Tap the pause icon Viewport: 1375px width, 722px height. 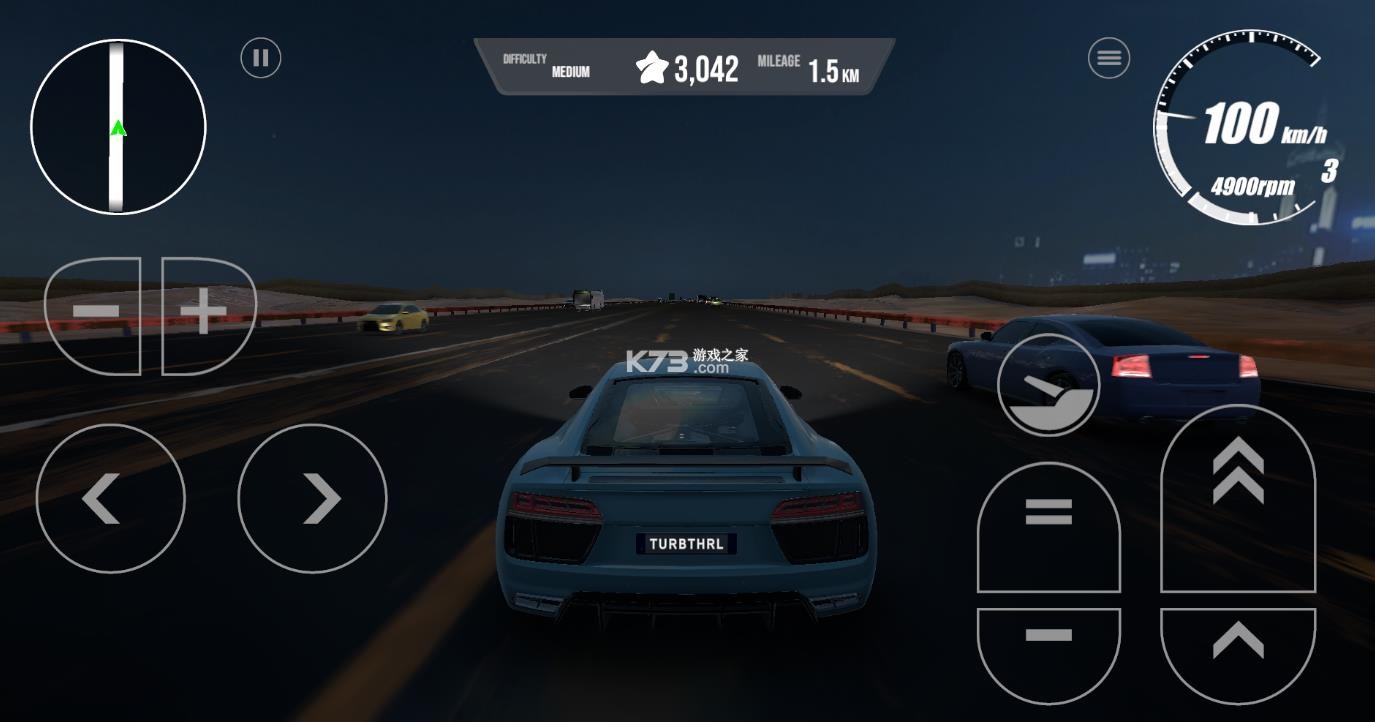pyautogui.click(x=260, y=57)
